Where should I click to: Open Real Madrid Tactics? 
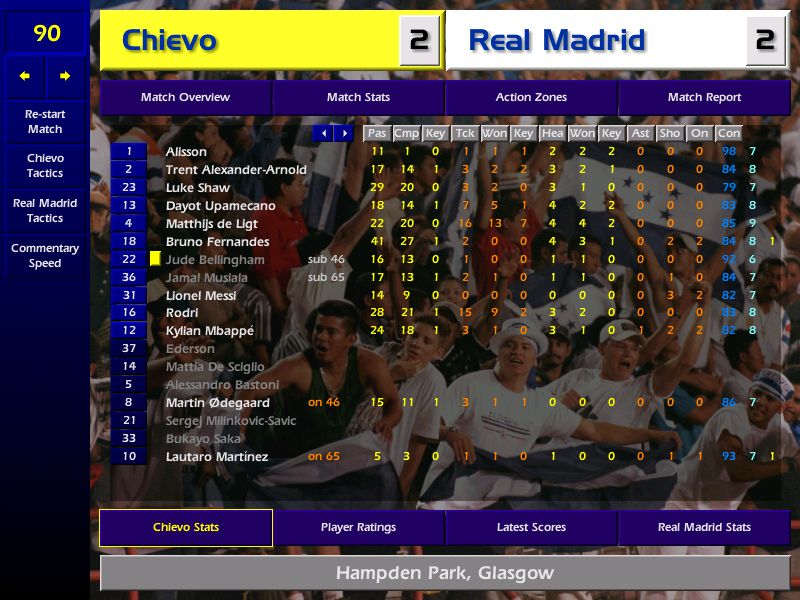(45, 211)
